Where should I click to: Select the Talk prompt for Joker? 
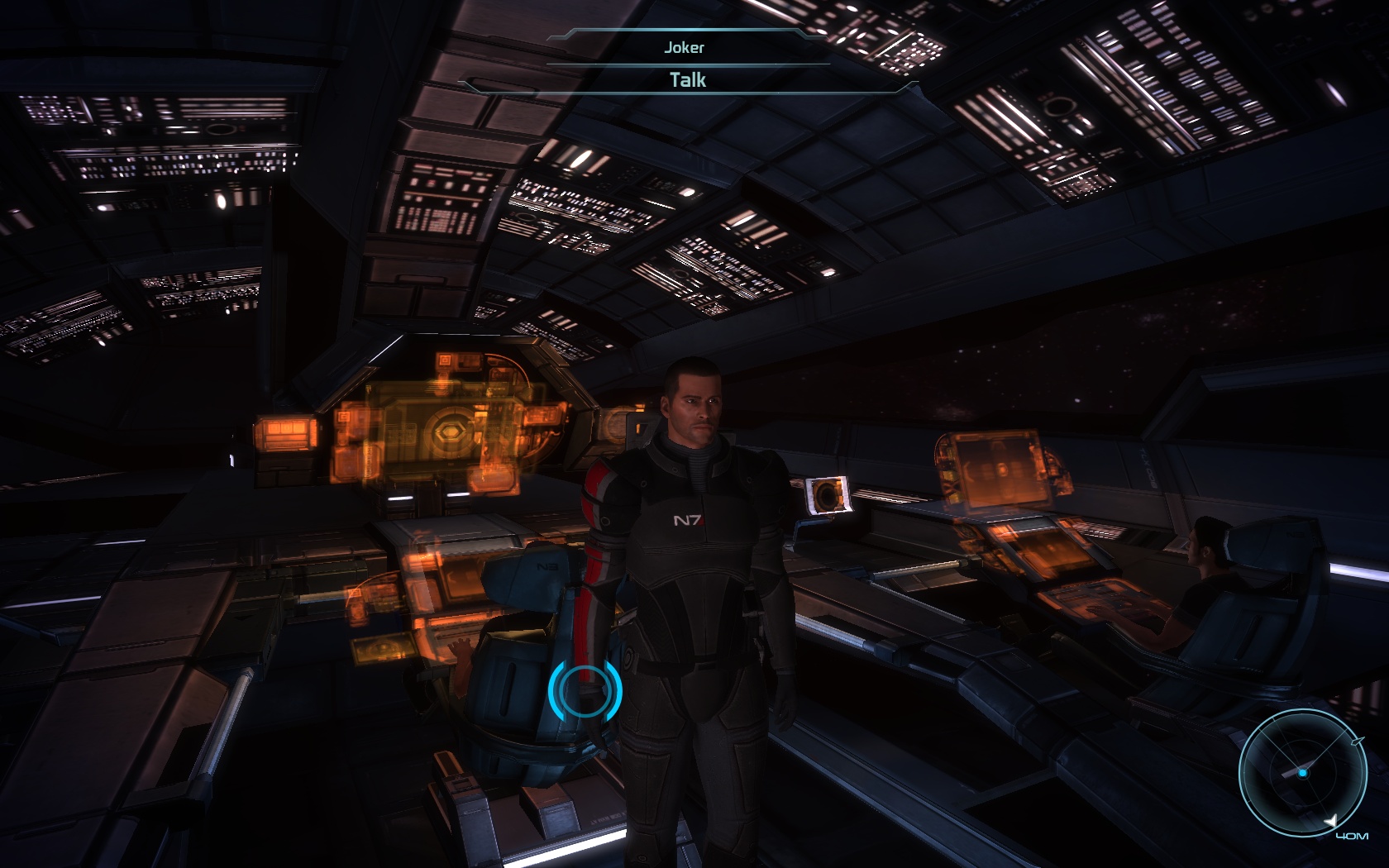(x=687, y=80)
